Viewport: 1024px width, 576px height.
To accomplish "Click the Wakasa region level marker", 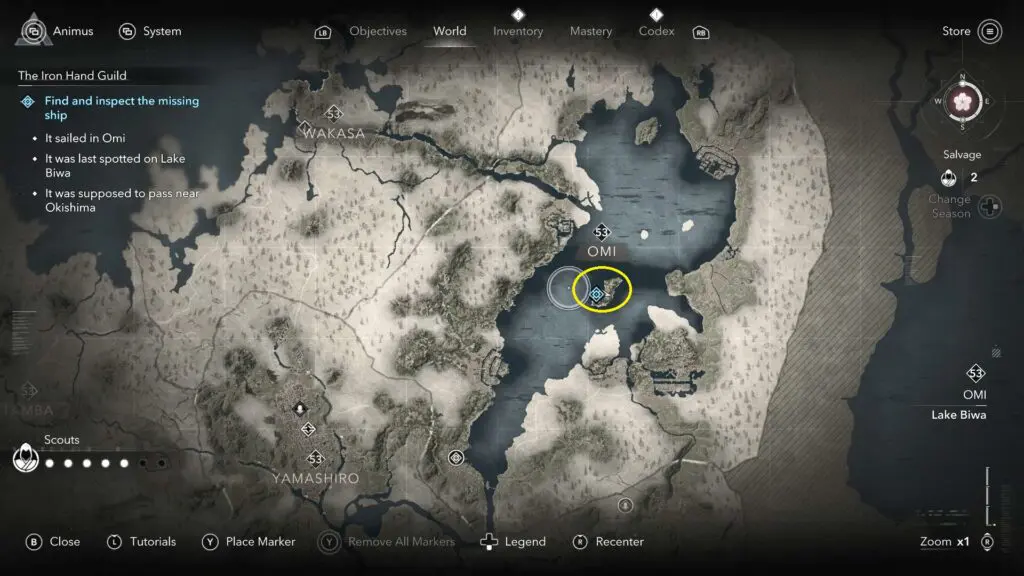I will tap(334, 114).
